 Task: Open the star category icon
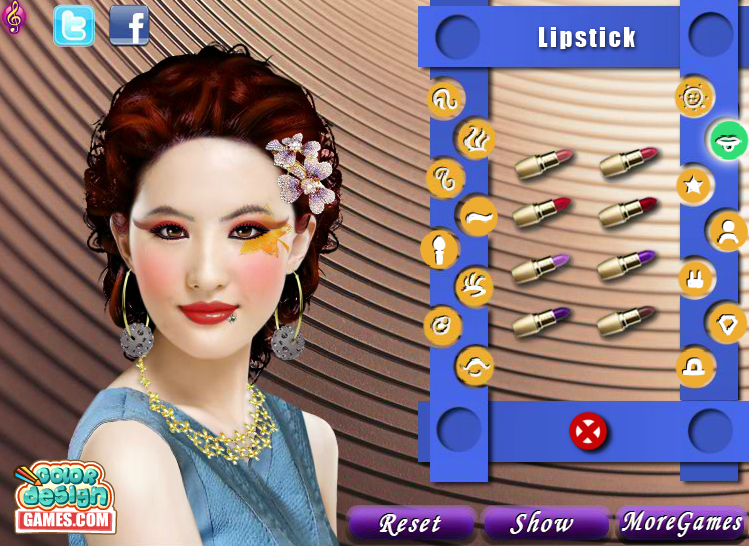tap(694, 185)
